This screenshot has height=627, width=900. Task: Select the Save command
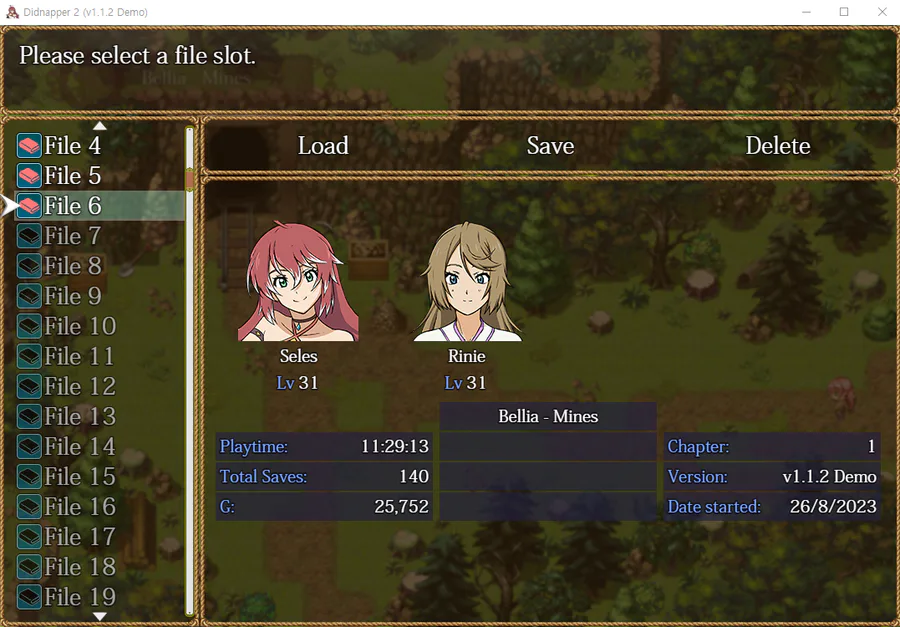[x=550, y=146]
